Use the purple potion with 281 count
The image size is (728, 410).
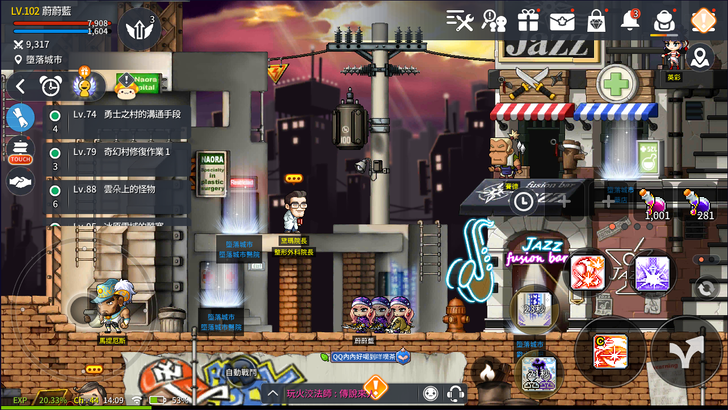[x=703, y=202]
